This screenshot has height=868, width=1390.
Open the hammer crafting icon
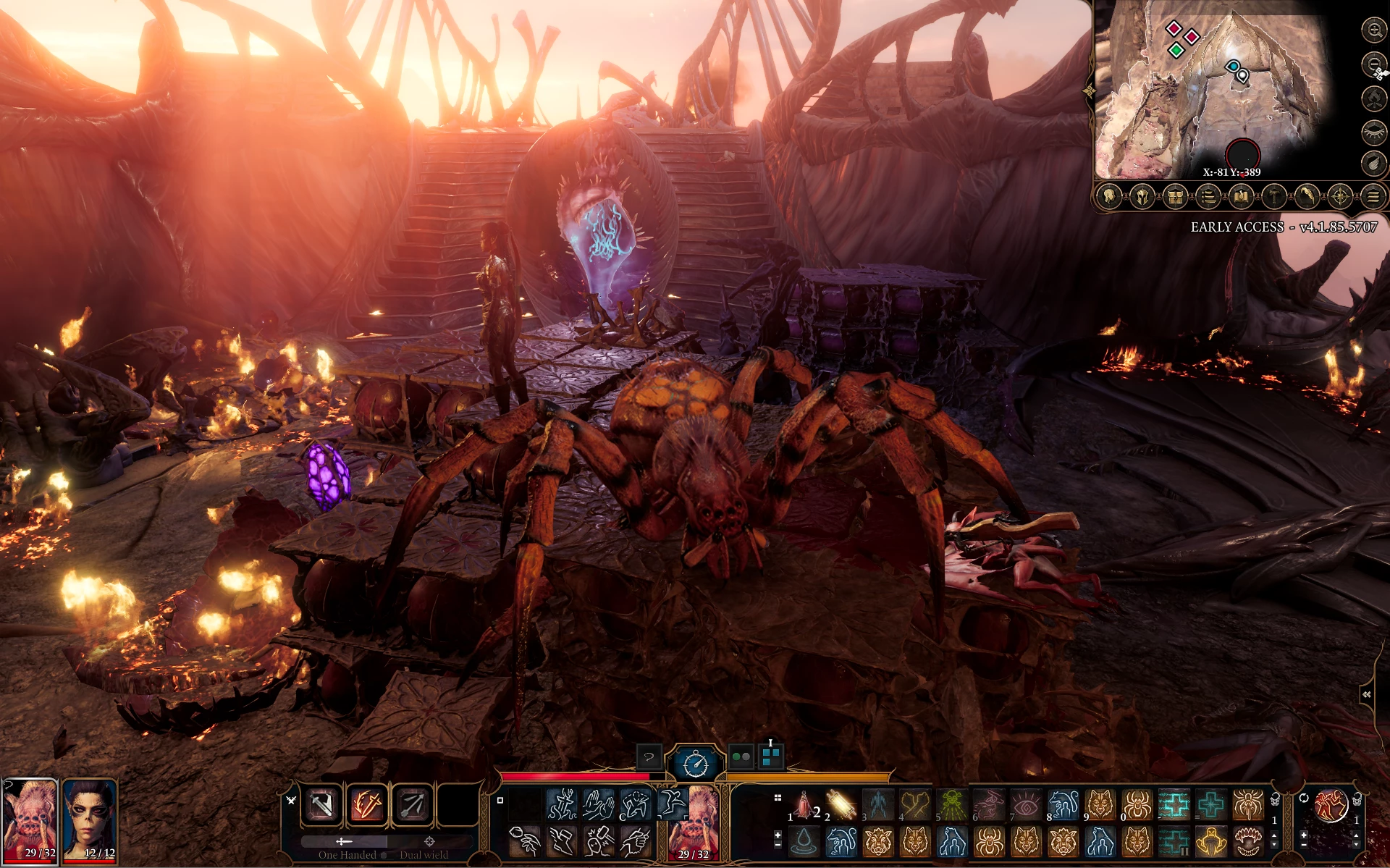tap(1273, 196)
